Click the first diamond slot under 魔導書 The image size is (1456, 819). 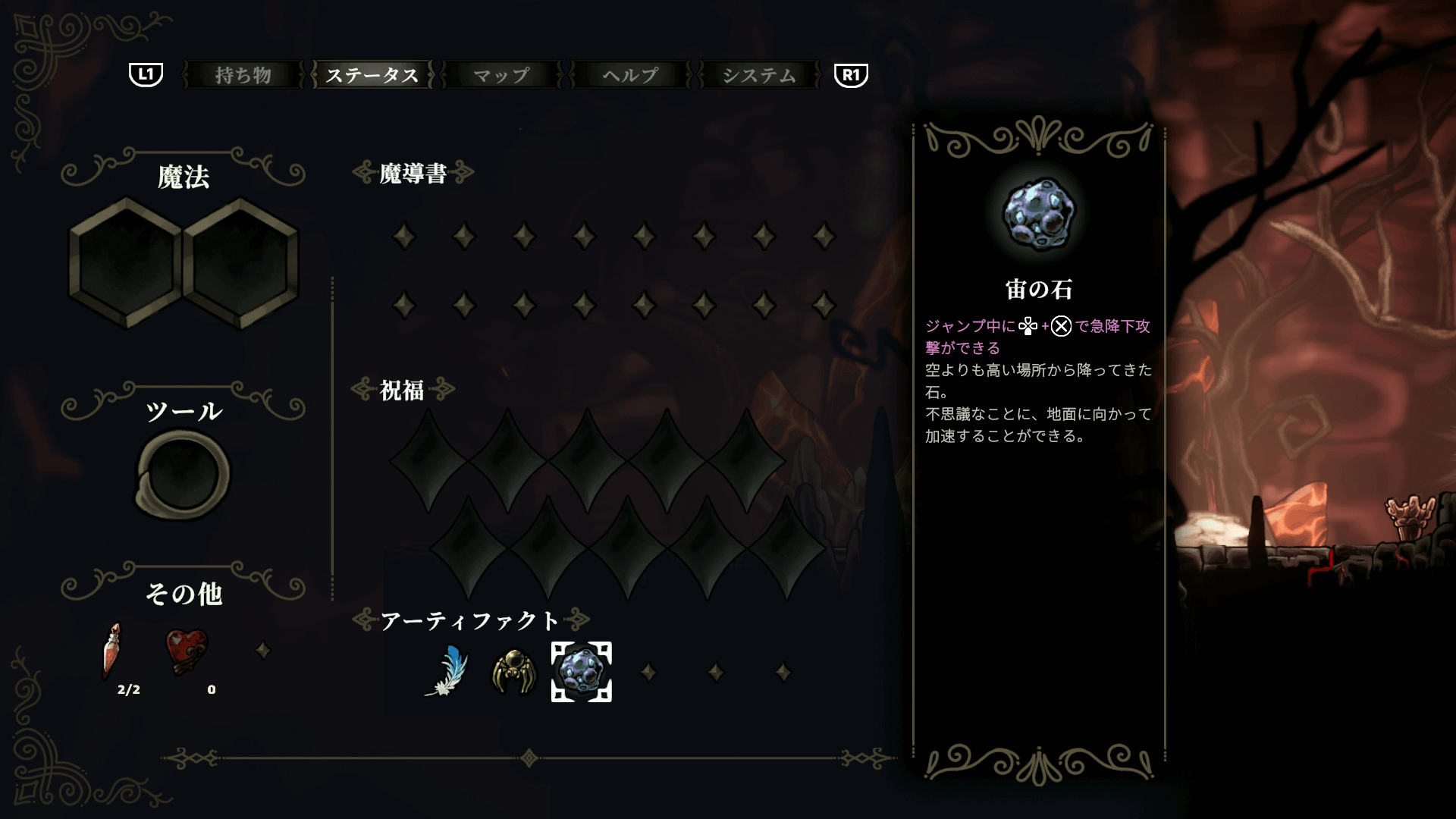404,236
